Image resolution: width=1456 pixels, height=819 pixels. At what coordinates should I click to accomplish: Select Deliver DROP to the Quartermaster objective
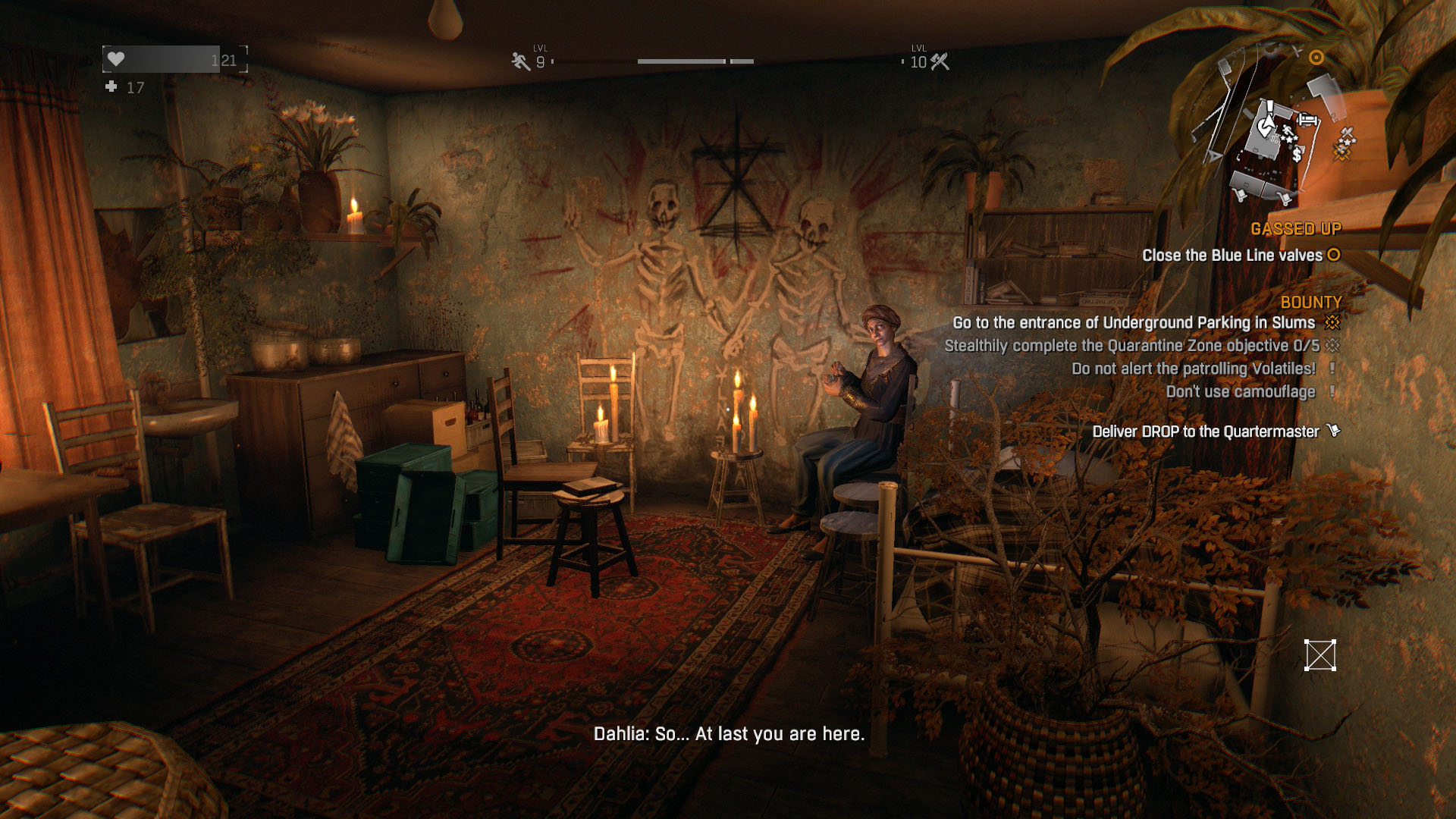click(x=1205, y=431)
